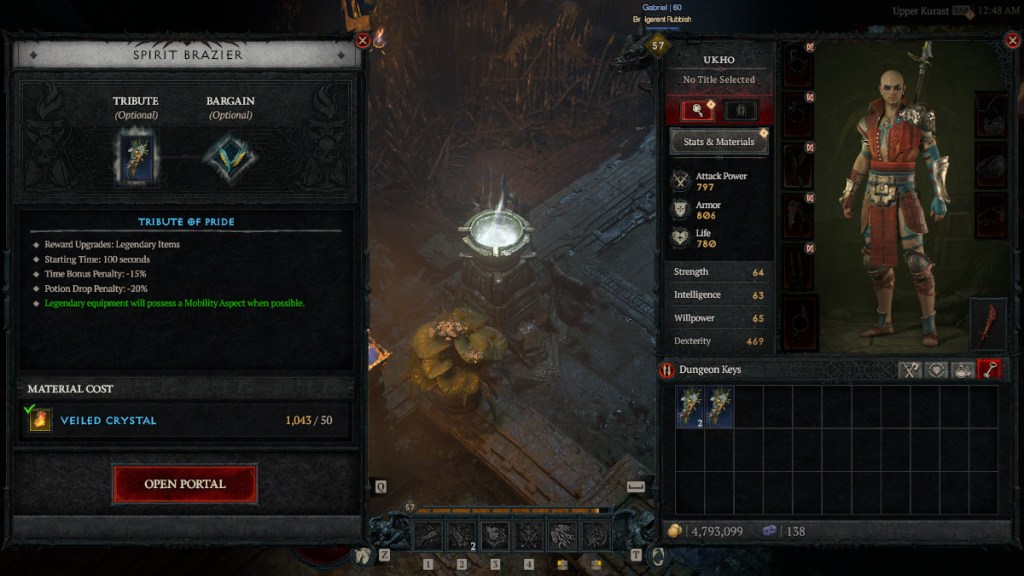Close the character inventory panel
This screenshot has height=576, width=1024.
point(1011,41)
